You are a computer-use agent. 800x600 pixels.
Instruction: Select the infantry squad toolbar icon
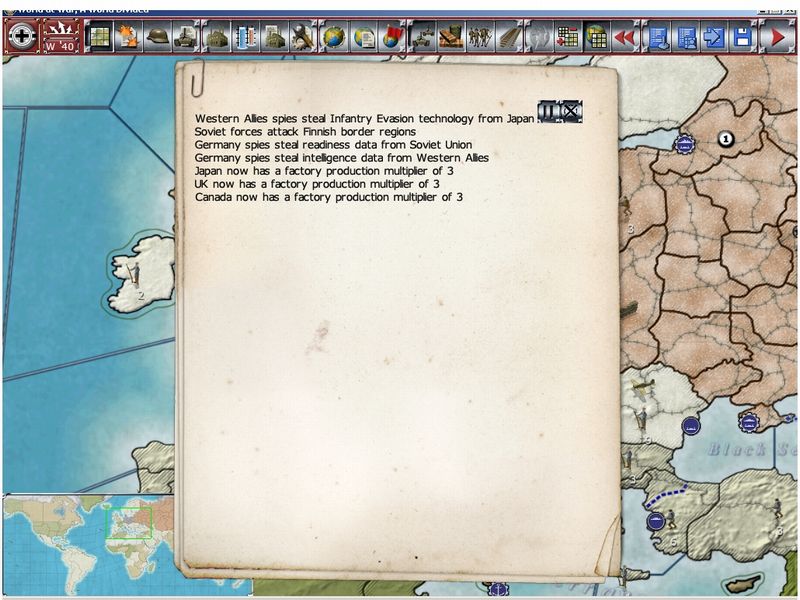tap(479, 38)
